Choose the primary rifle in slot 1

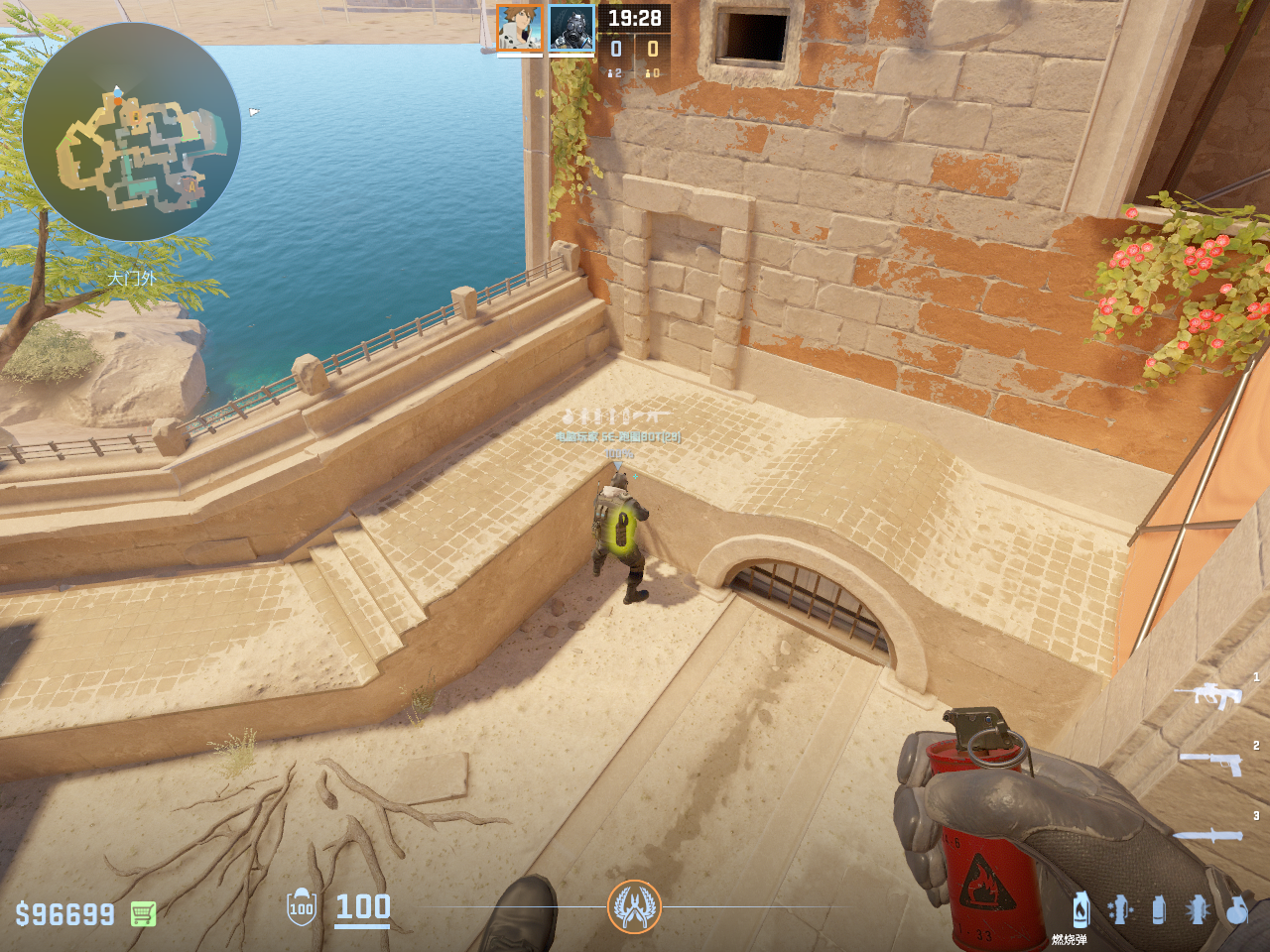[1208, 693]
